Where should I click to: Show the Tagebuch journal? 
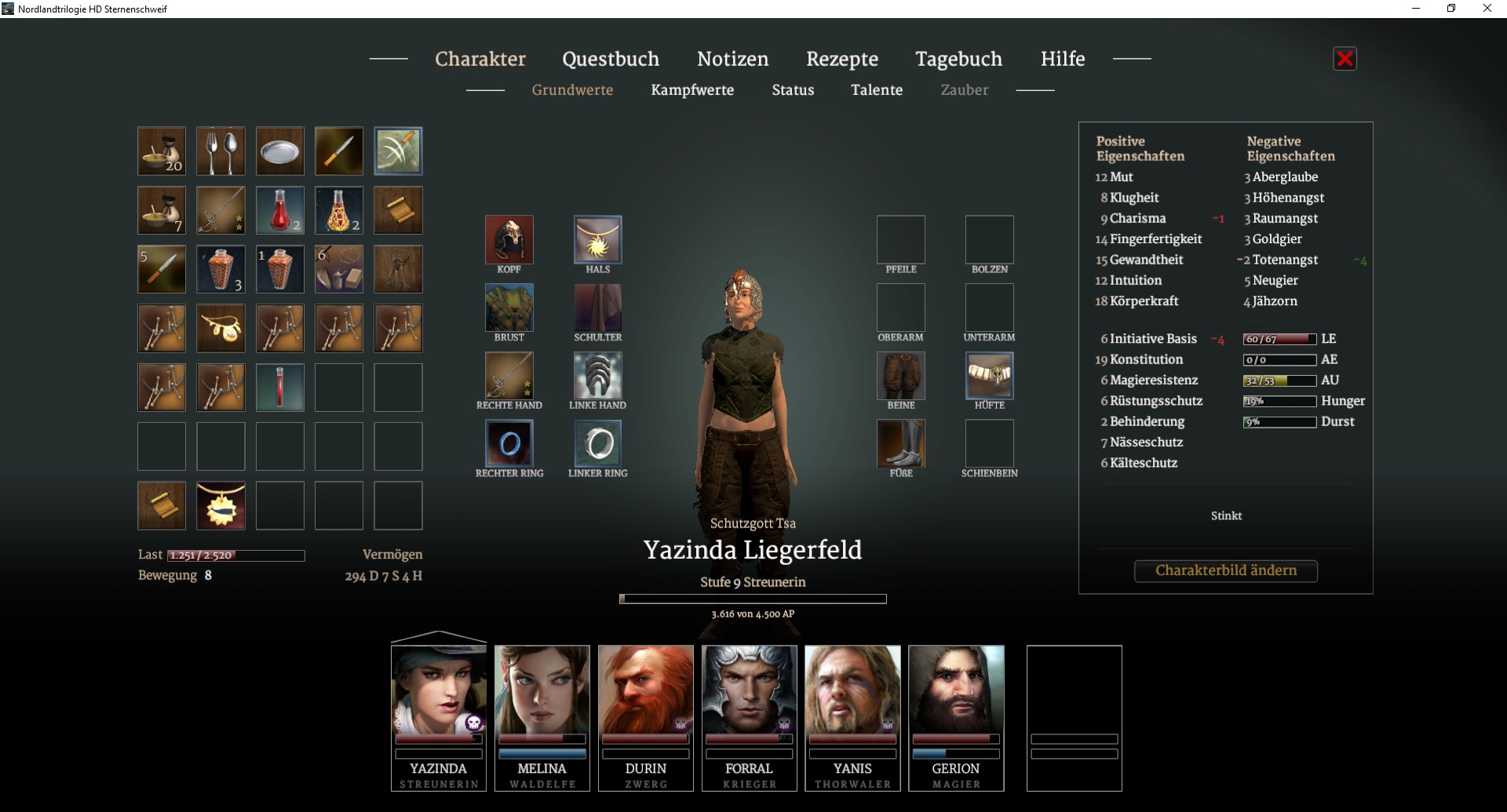[958, 59]
